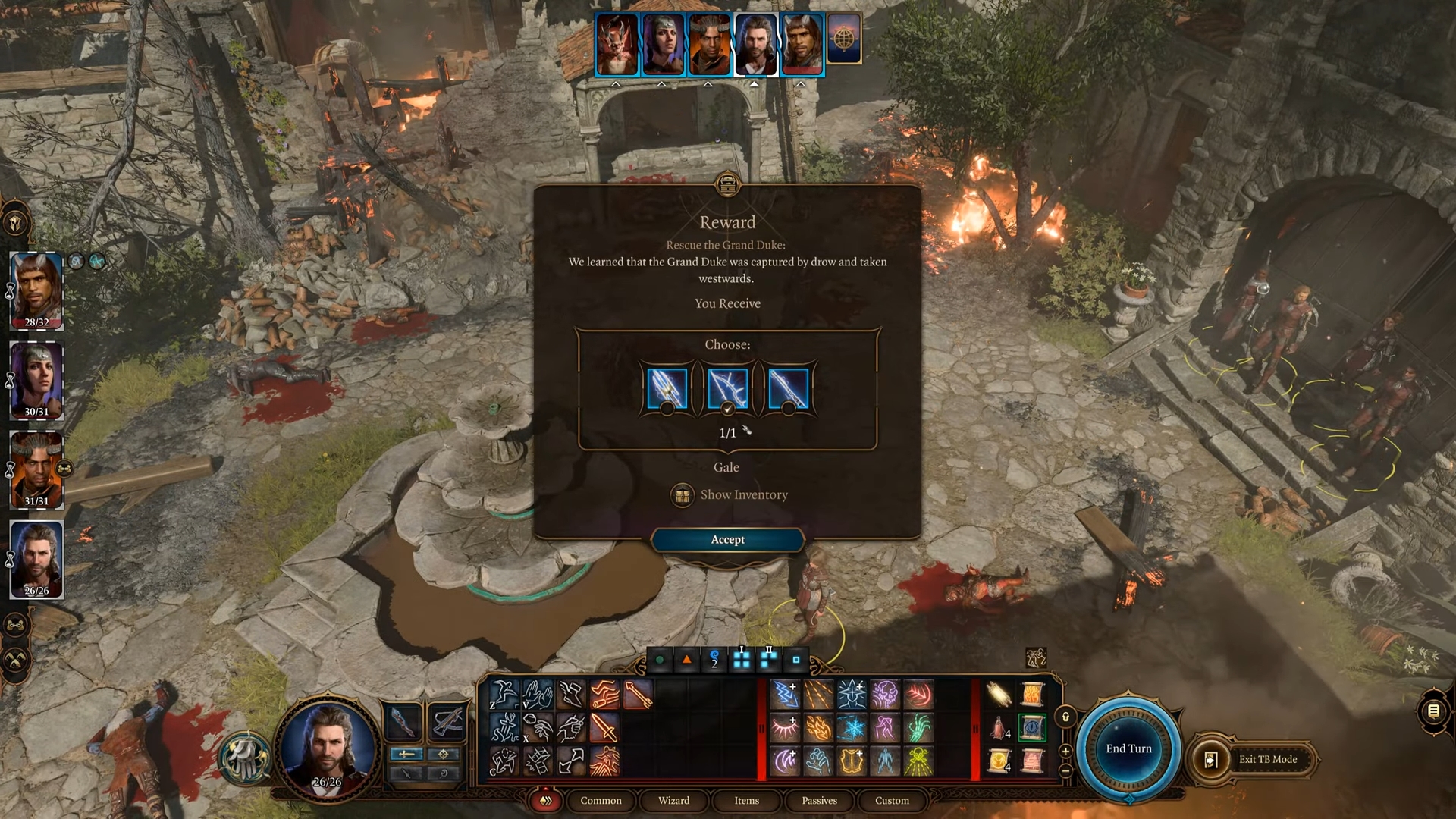Open the Wizard hotbar tab
1456x819 pixels.
coord(673,801)
